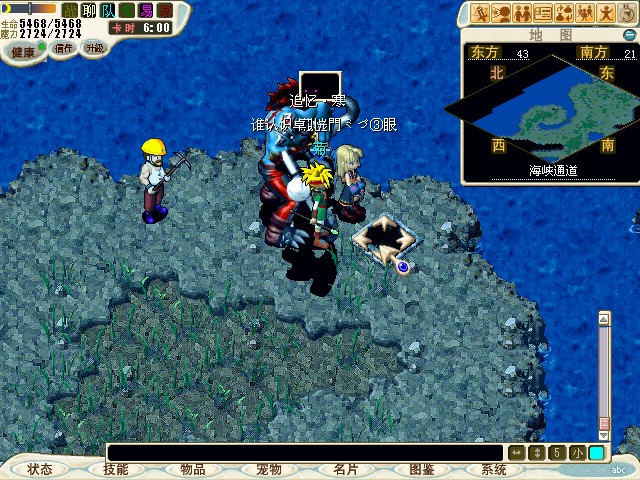Toggle the 易 trade switch
This screenshot has height=480, width=640.
click(x=146, y=10)
